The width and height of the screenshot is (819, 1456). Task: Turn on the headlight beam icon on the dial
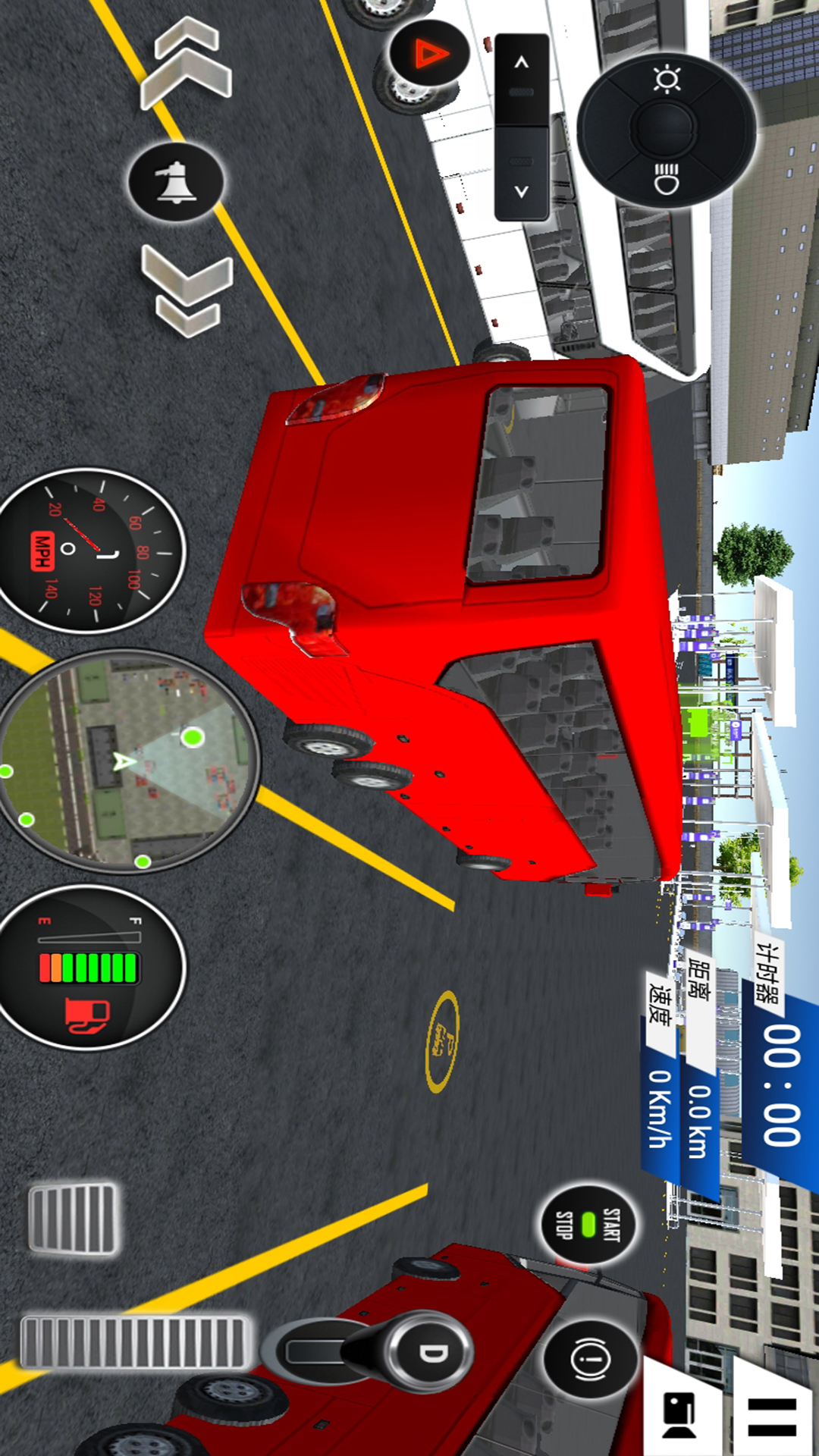click(x=667, y=179)
